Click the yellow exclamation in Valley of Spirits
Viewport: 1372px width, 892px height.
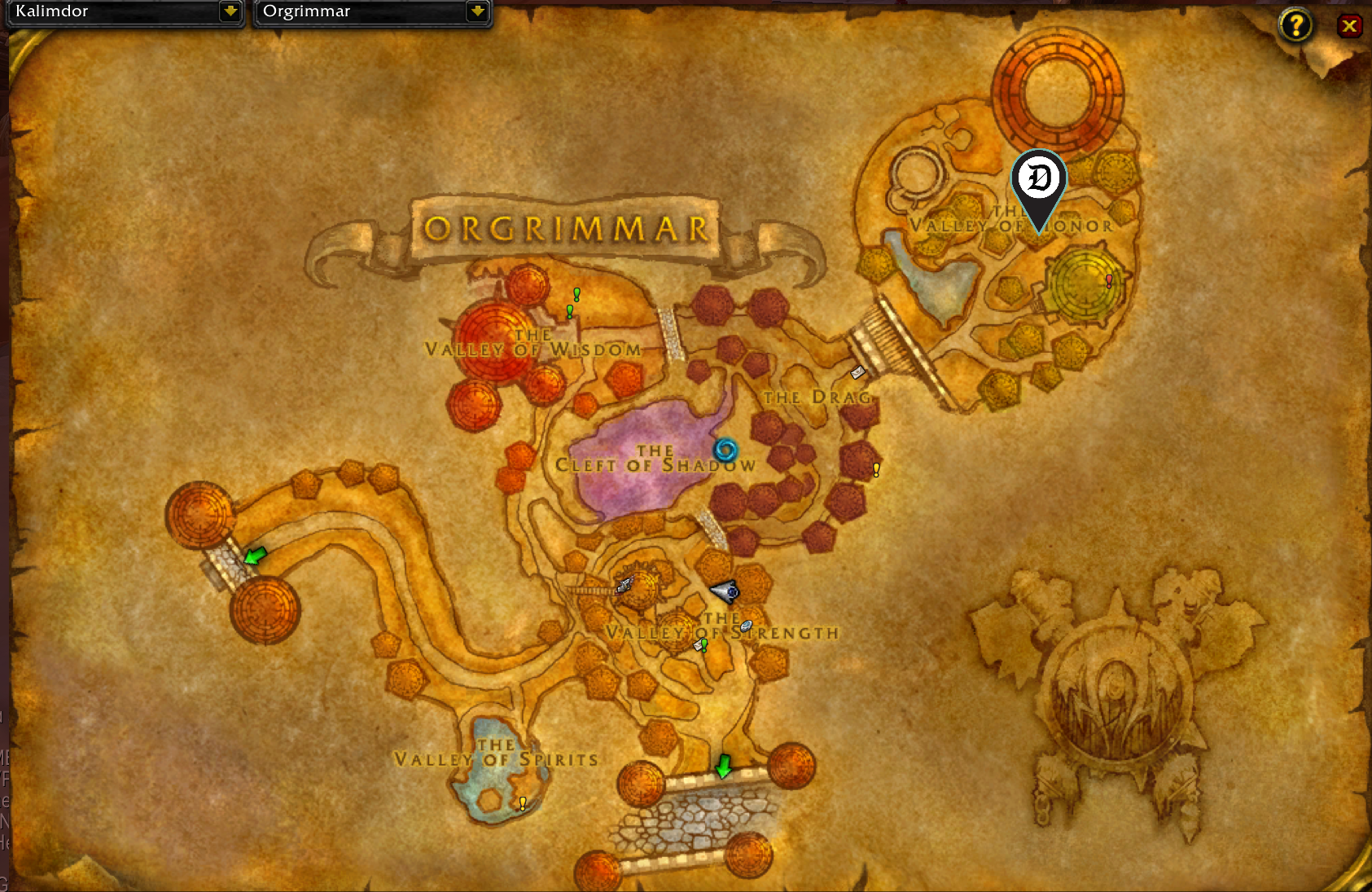pos(522,803)
